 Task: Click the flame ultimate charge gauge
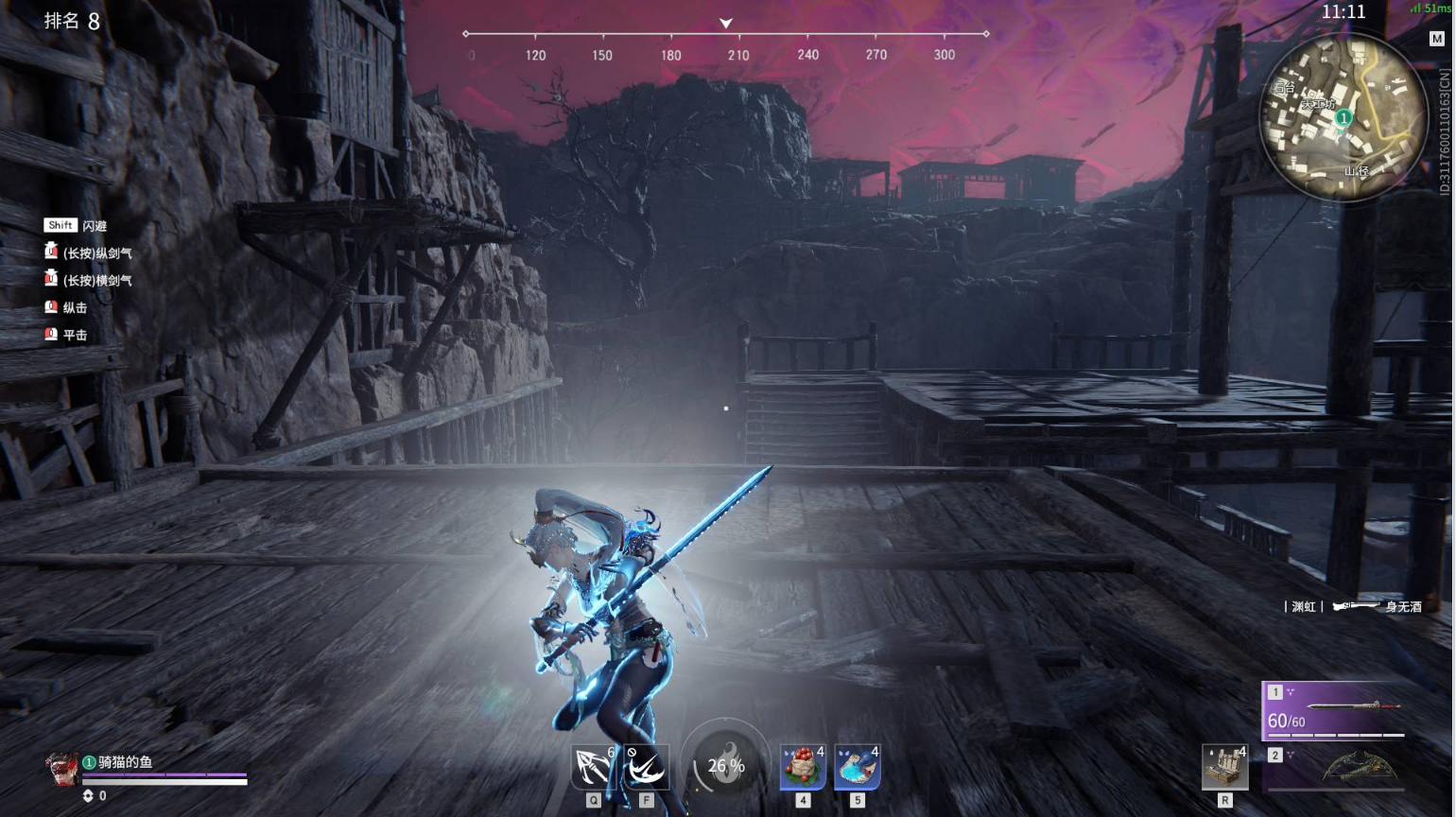[726, 766]
